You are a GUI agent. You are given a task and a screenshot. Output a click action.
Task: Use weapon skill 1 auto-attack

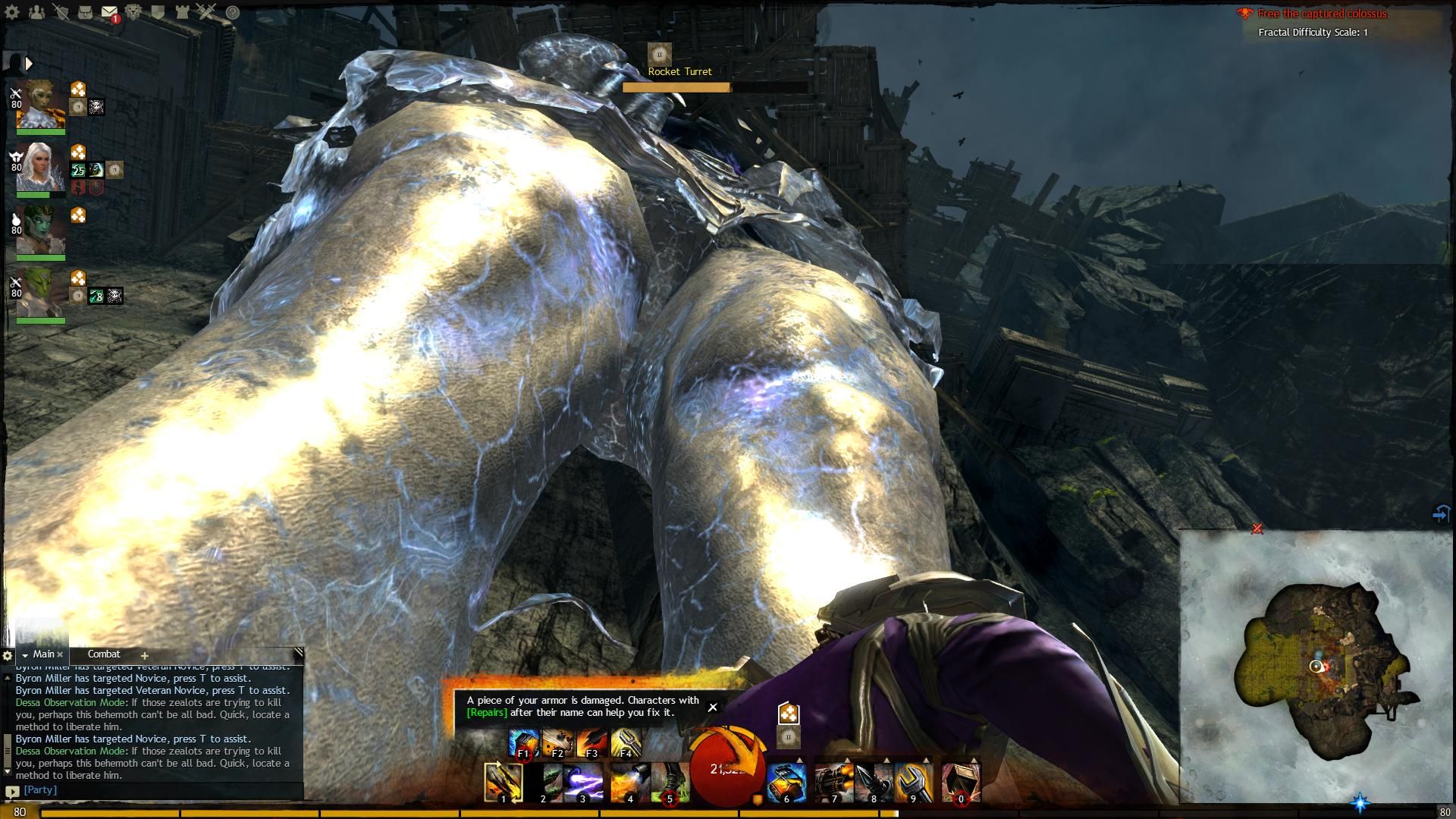coord(504,783)
